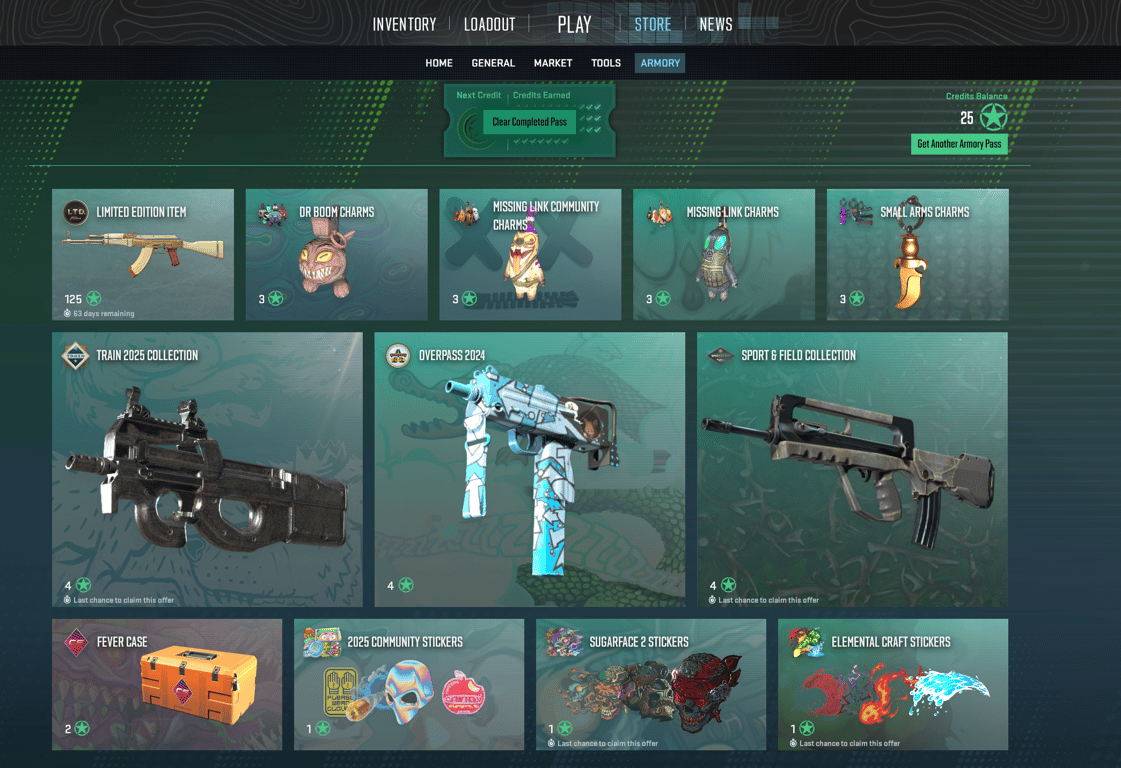Open the News section
The height and width of the screenshot is (768, 1121).
[715, 25]
